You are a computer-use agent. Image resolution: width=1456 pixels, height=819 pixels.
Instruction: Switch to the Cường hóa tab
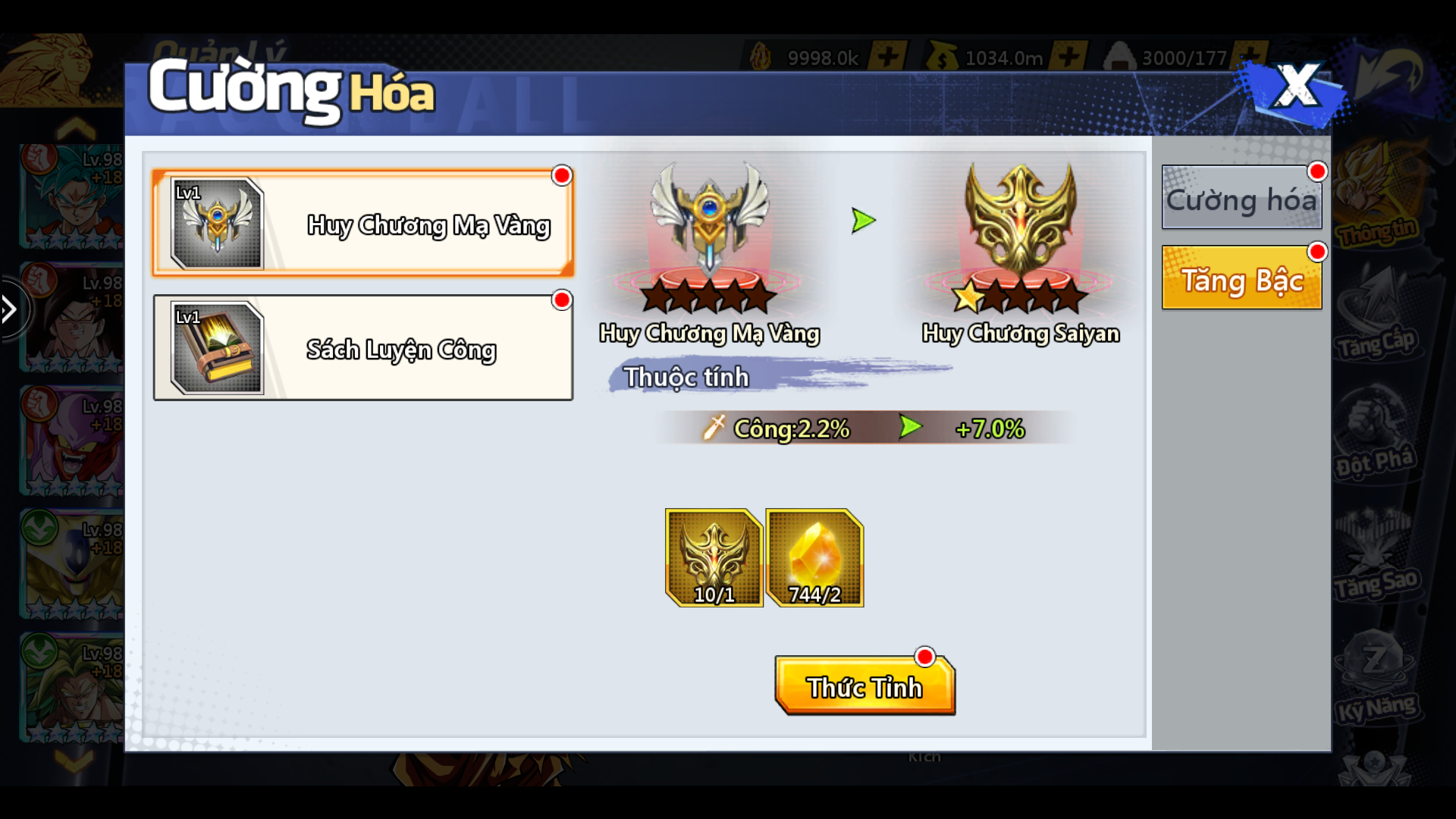(x=1241, y=199)
